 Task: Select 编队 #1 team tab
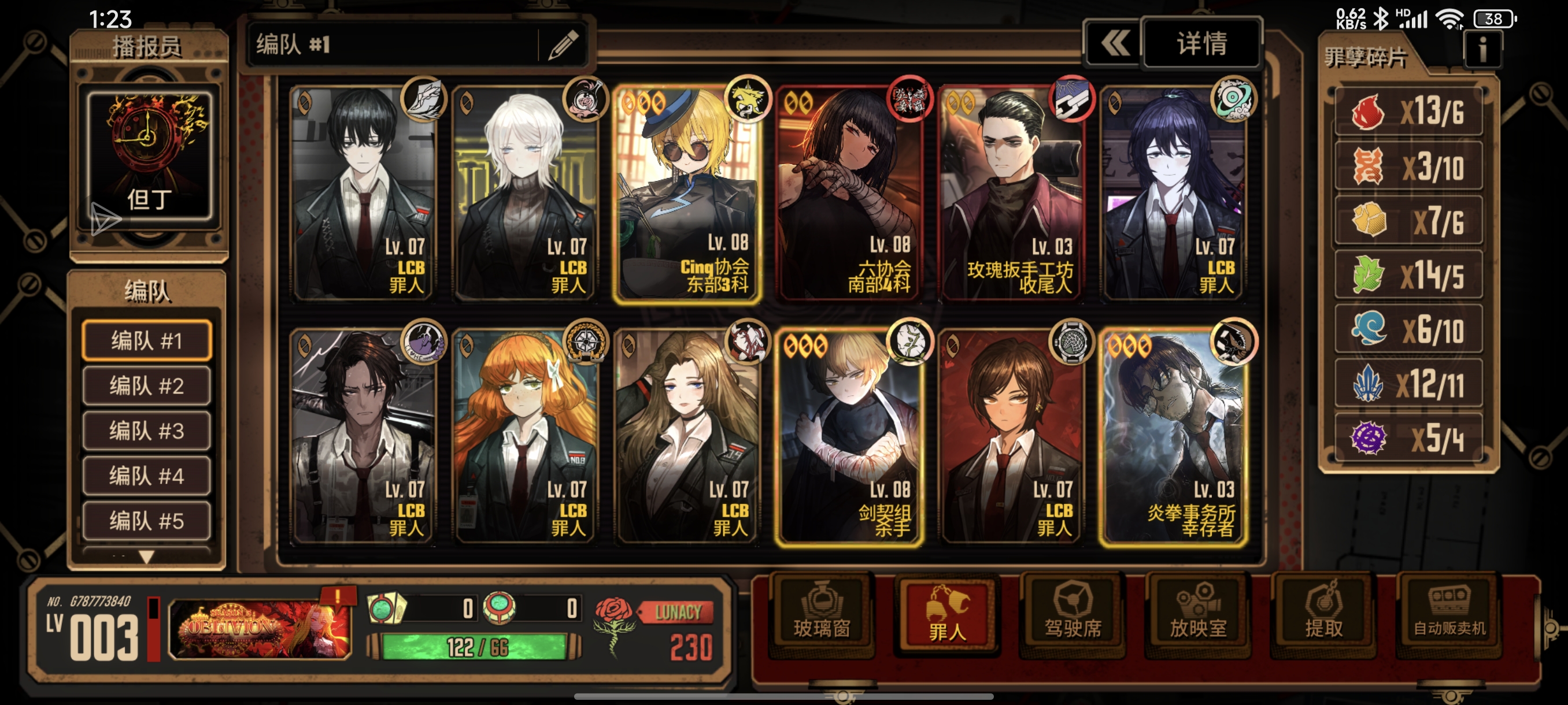(147, 340)
